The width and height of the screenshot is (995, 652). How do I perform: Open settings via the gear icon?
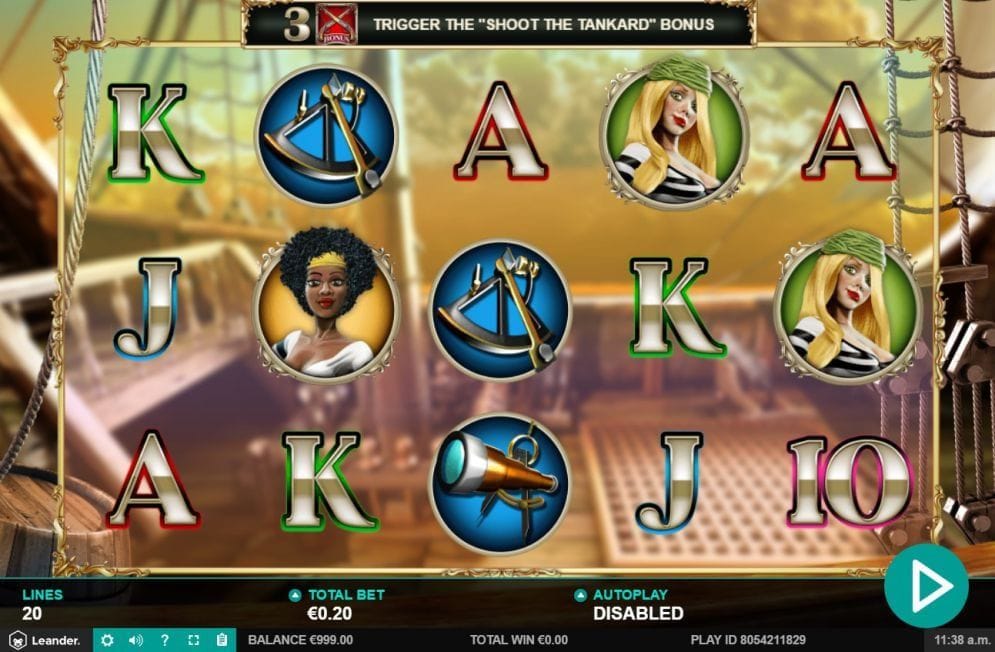108,640
